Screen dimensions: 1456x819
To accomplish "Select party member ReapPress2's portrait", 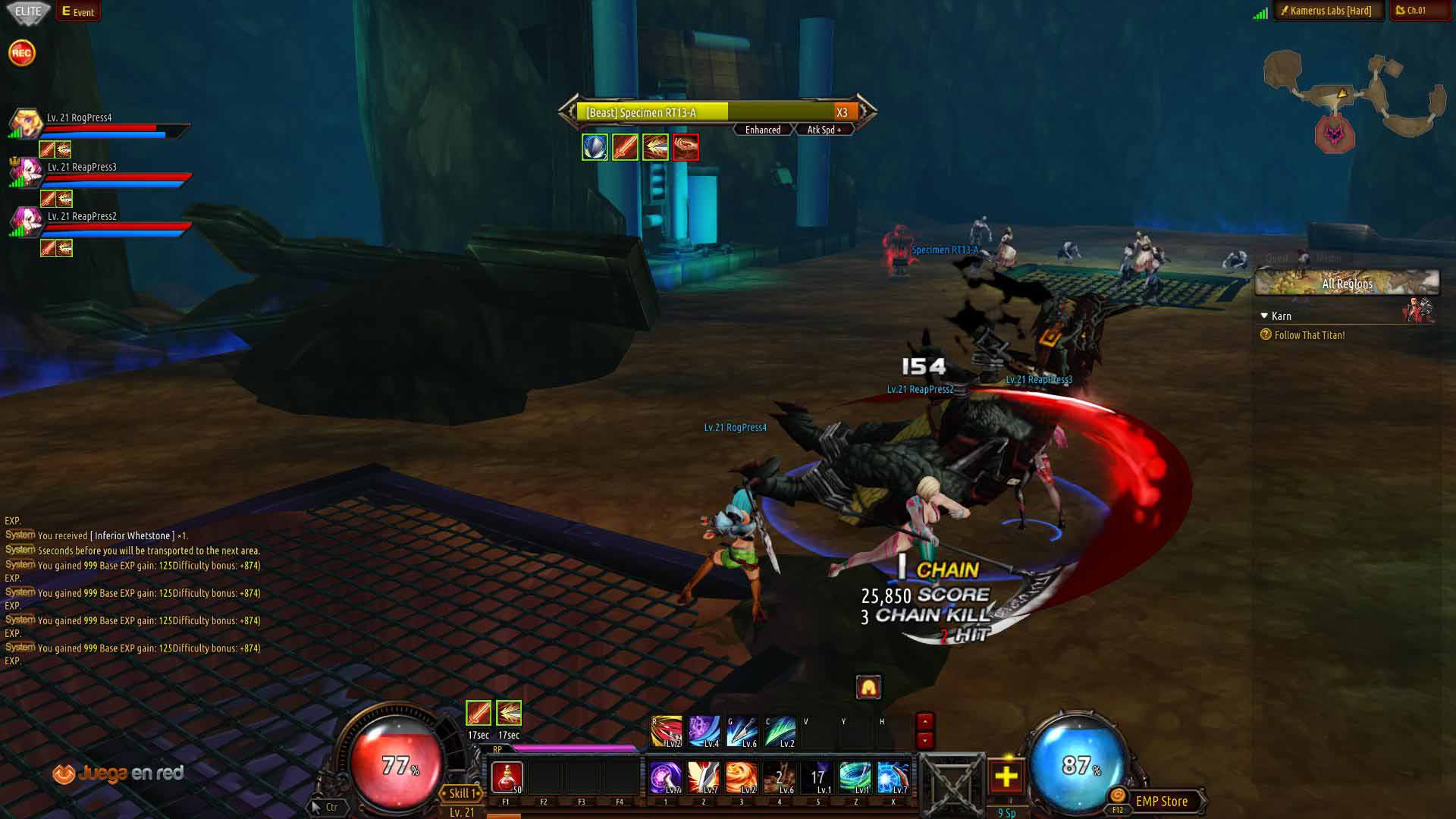I will coord(26,221).
